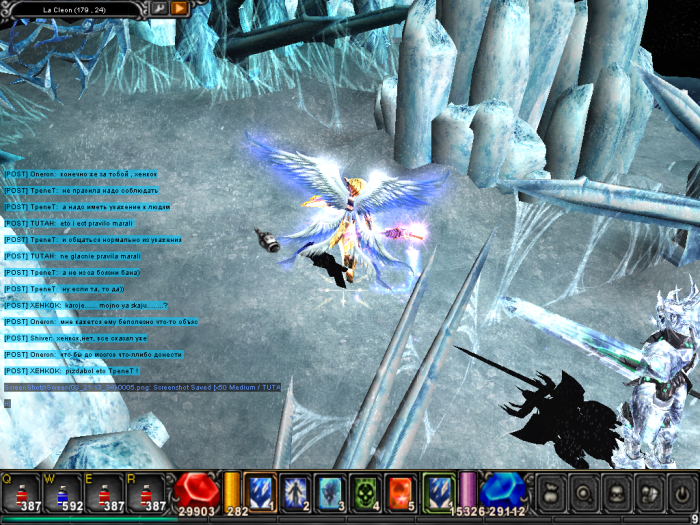Activate the frozen figure skill in slot 3
The image size is (700, 525).
[331, 491]
